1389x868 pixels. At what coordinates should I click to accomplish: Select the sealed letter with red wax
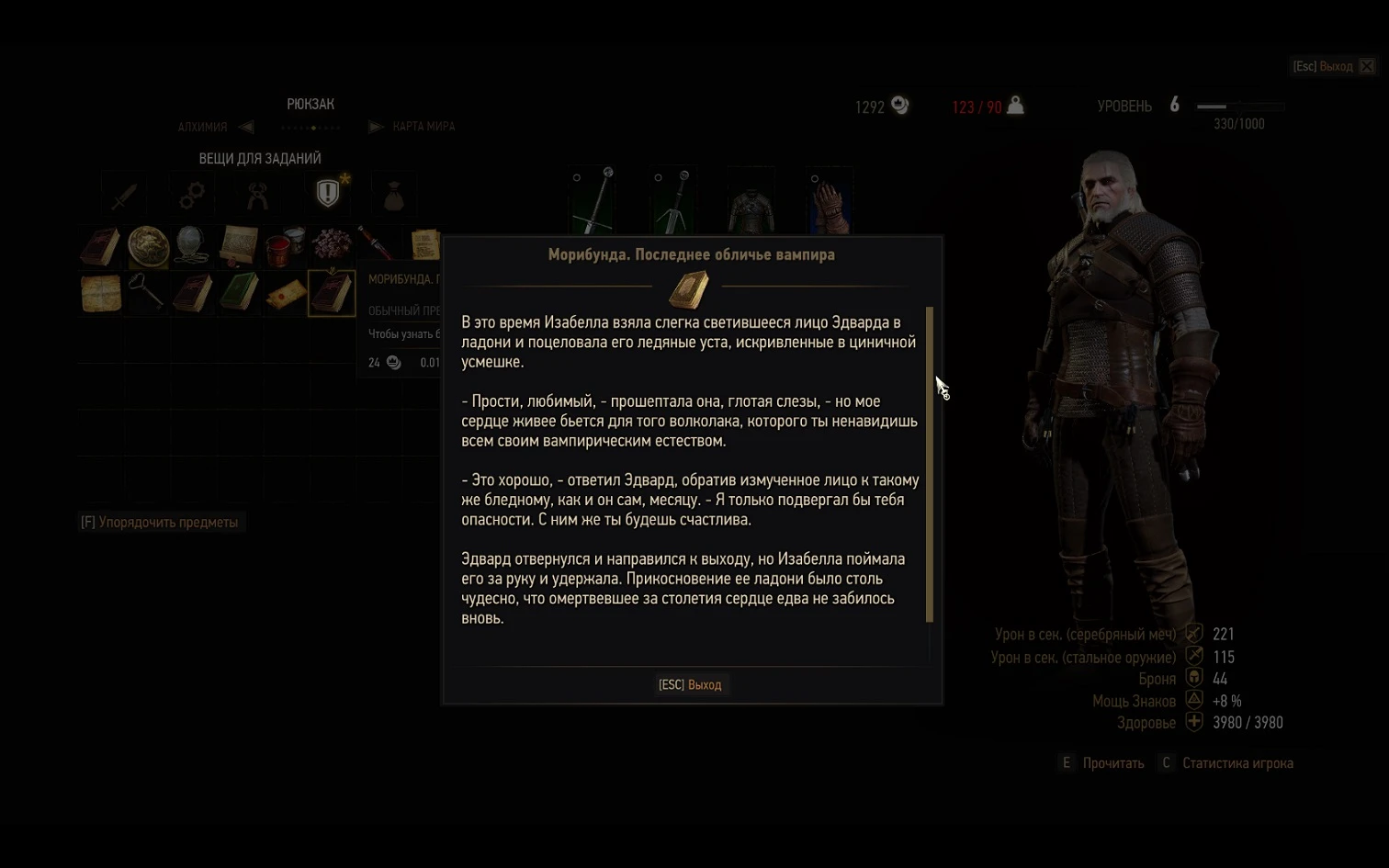[285, 295]
